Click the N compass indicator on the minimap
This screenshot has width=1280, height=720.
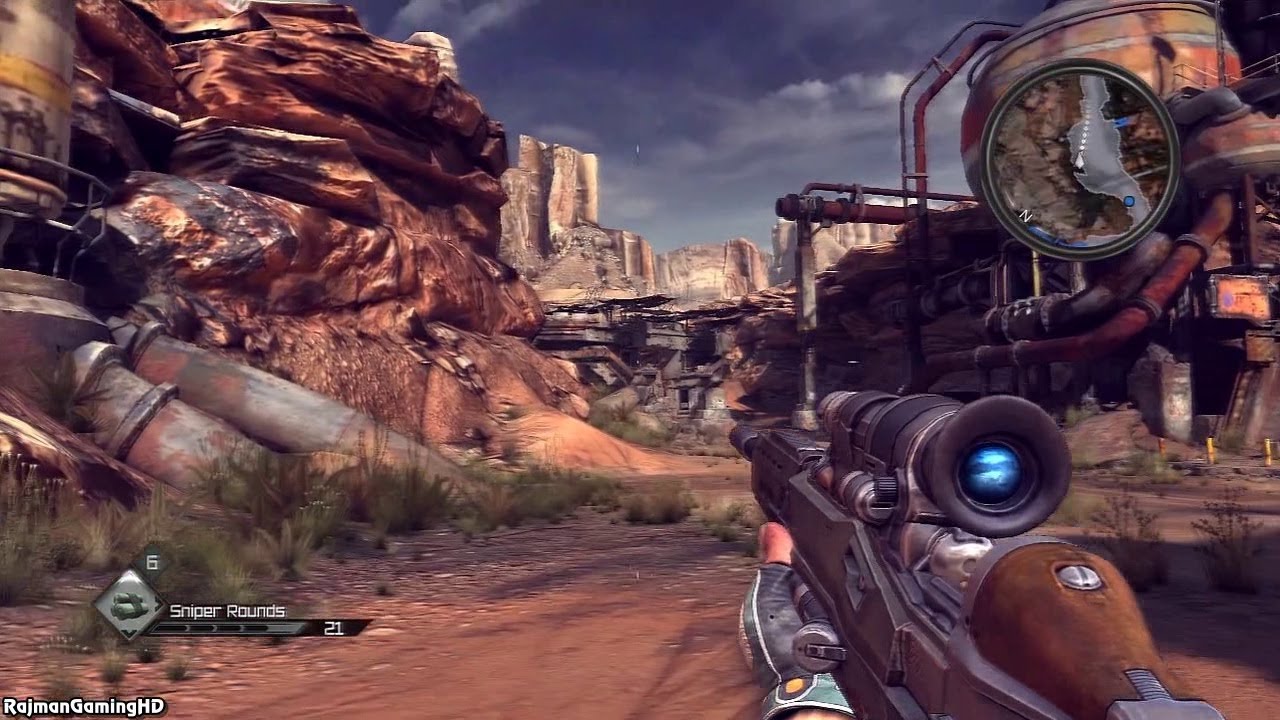1026,216
